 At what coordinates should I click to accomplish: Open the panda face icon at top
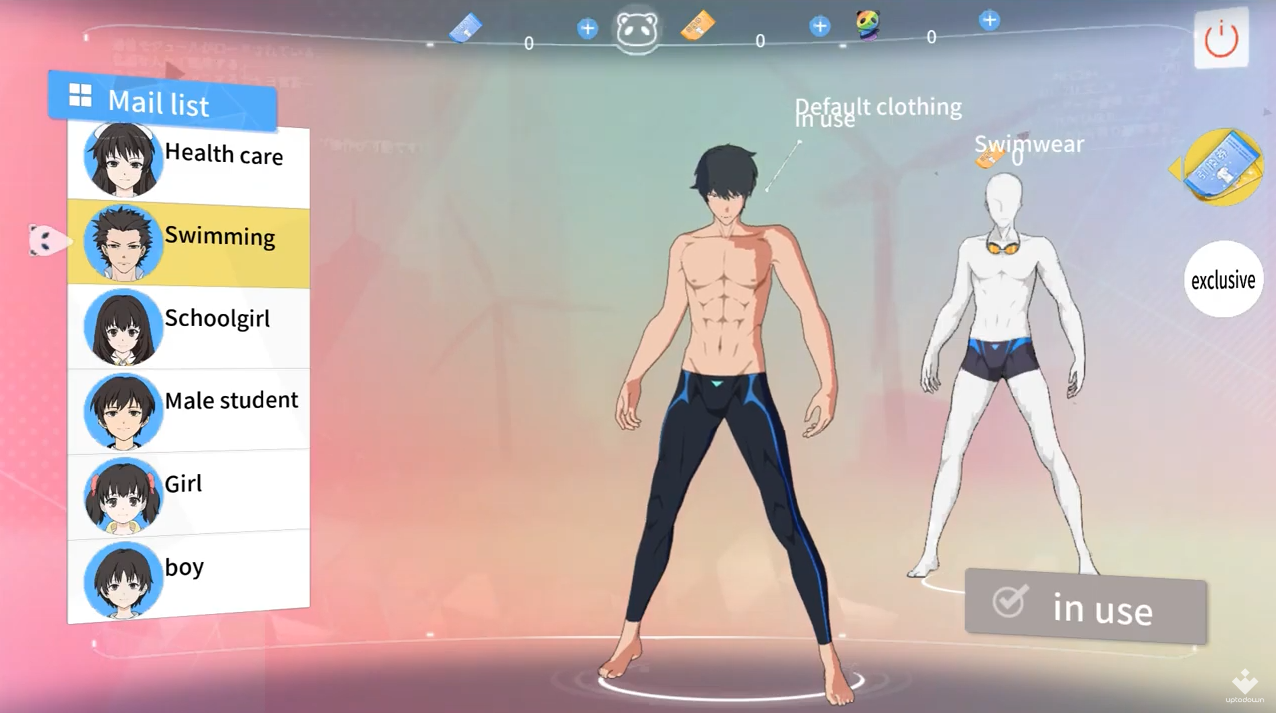point(637,30)
